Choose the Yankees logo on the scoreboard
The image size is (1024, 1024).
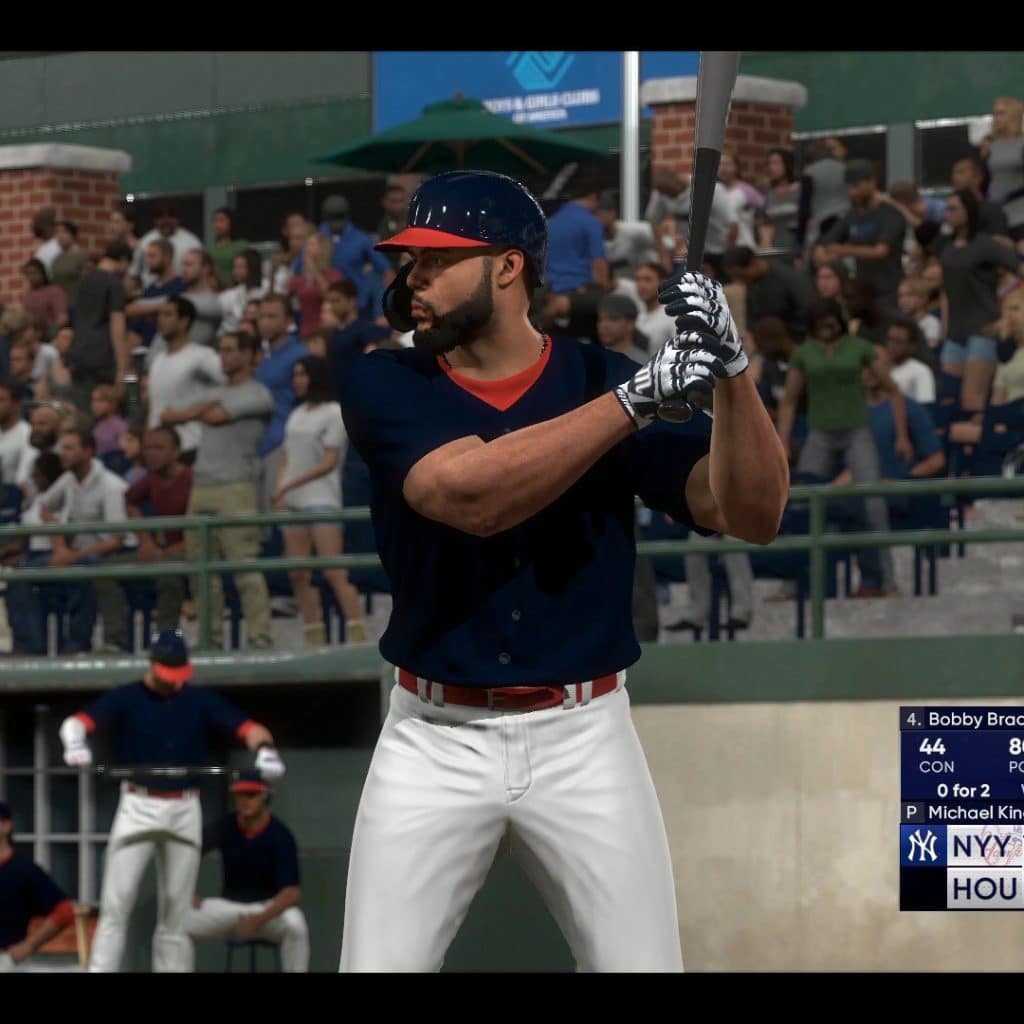pos(922,846)
